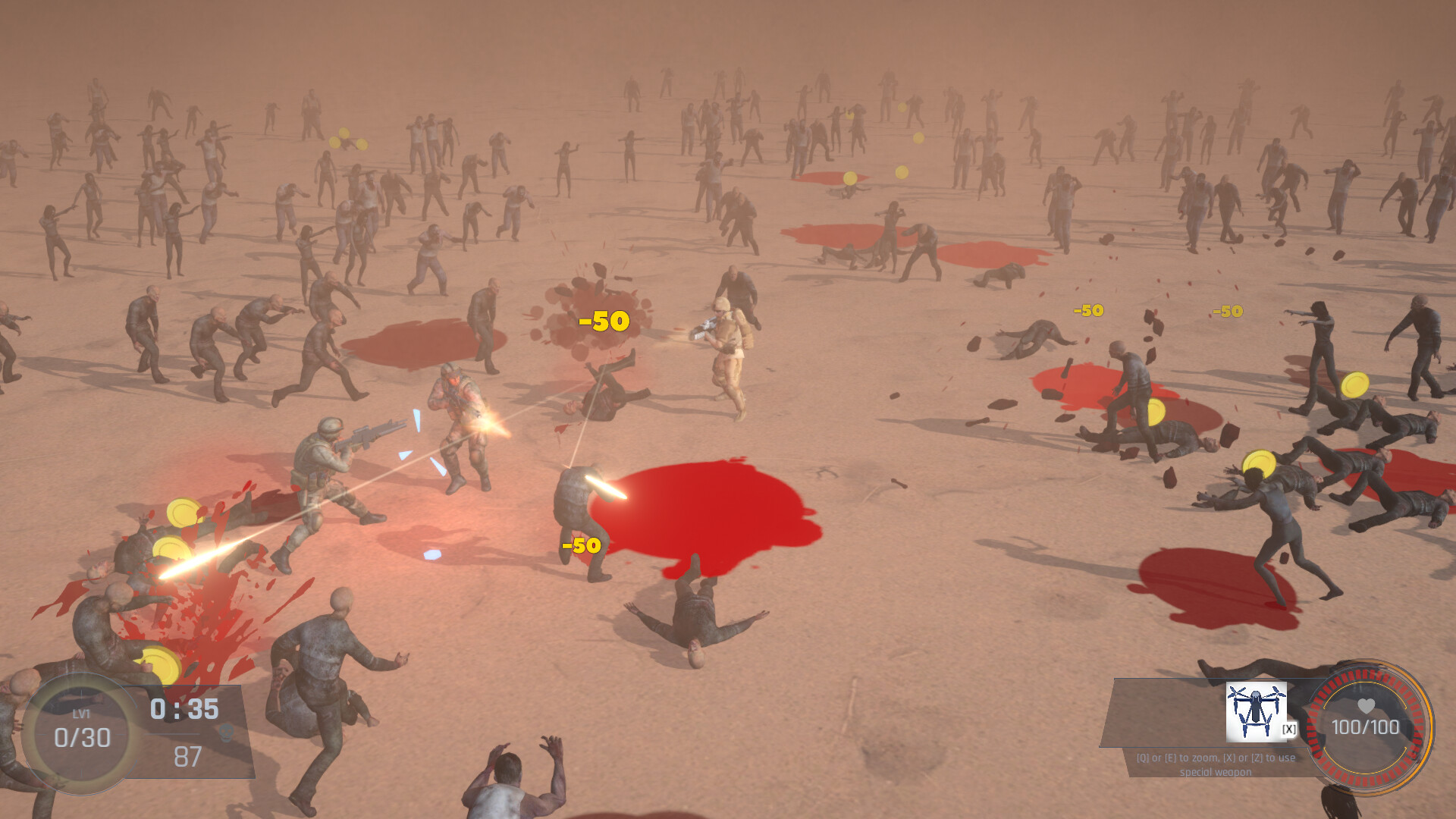The image size is (1456, 819).
Task: Click the skull kill-counter icon
Action: 226,733
